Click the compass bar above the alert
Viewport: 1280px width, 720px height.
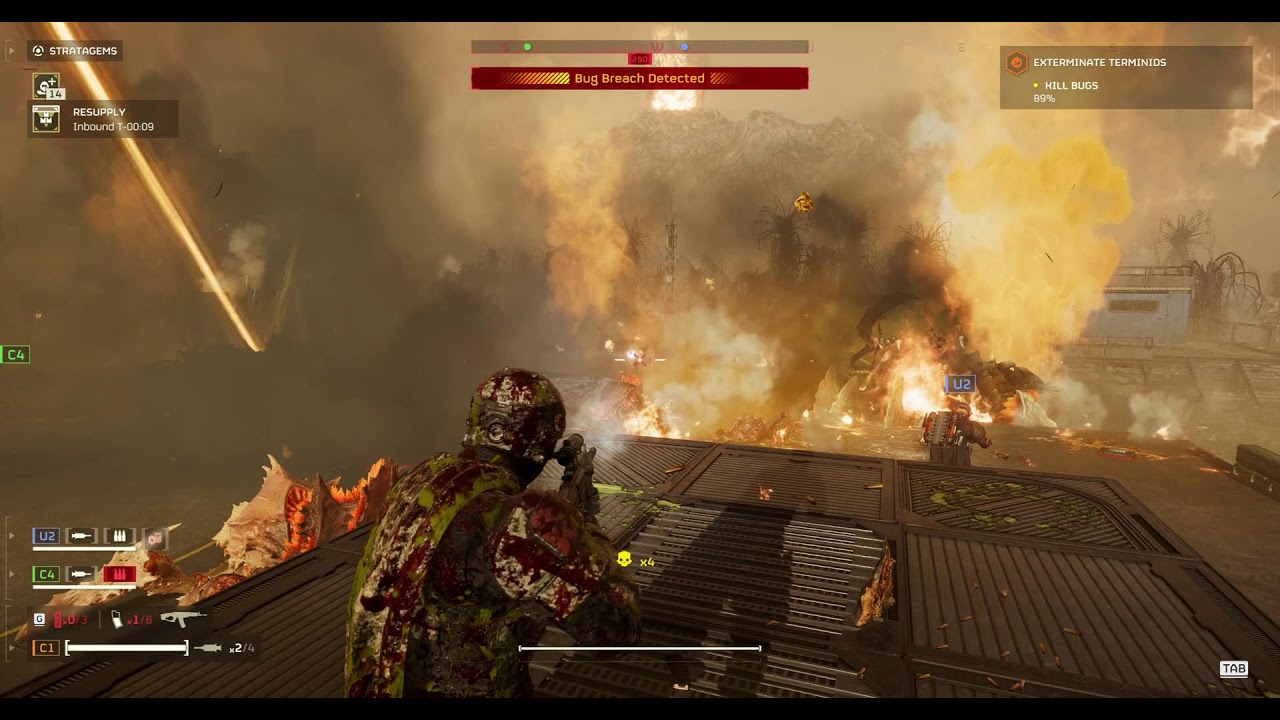[640, 47]
